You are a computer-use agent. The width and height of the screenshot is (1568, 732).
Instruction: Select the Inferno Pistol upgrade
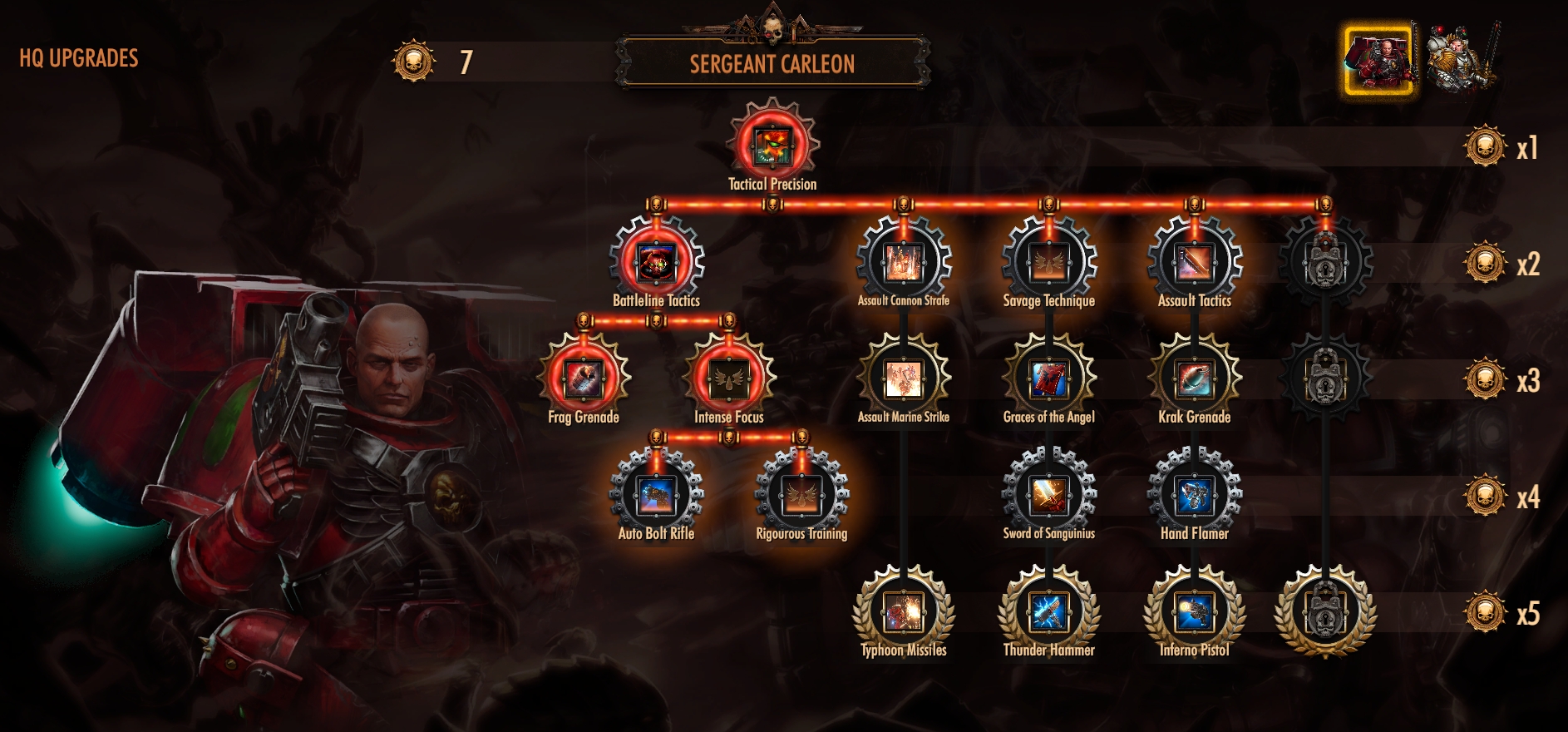coord(1194,612)
